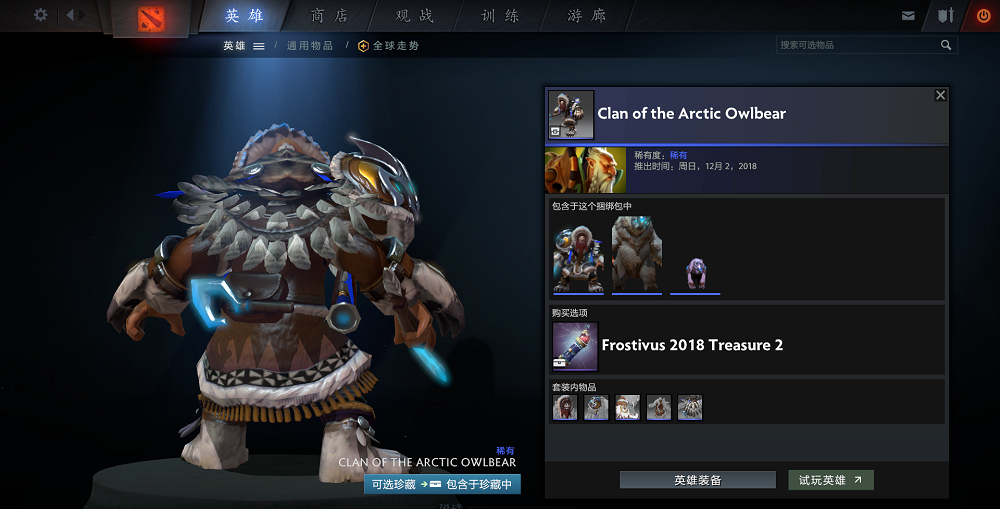Click the 英雄装备 hero loadout button
The image size is (1000, 509).
(x=697, y=480)
